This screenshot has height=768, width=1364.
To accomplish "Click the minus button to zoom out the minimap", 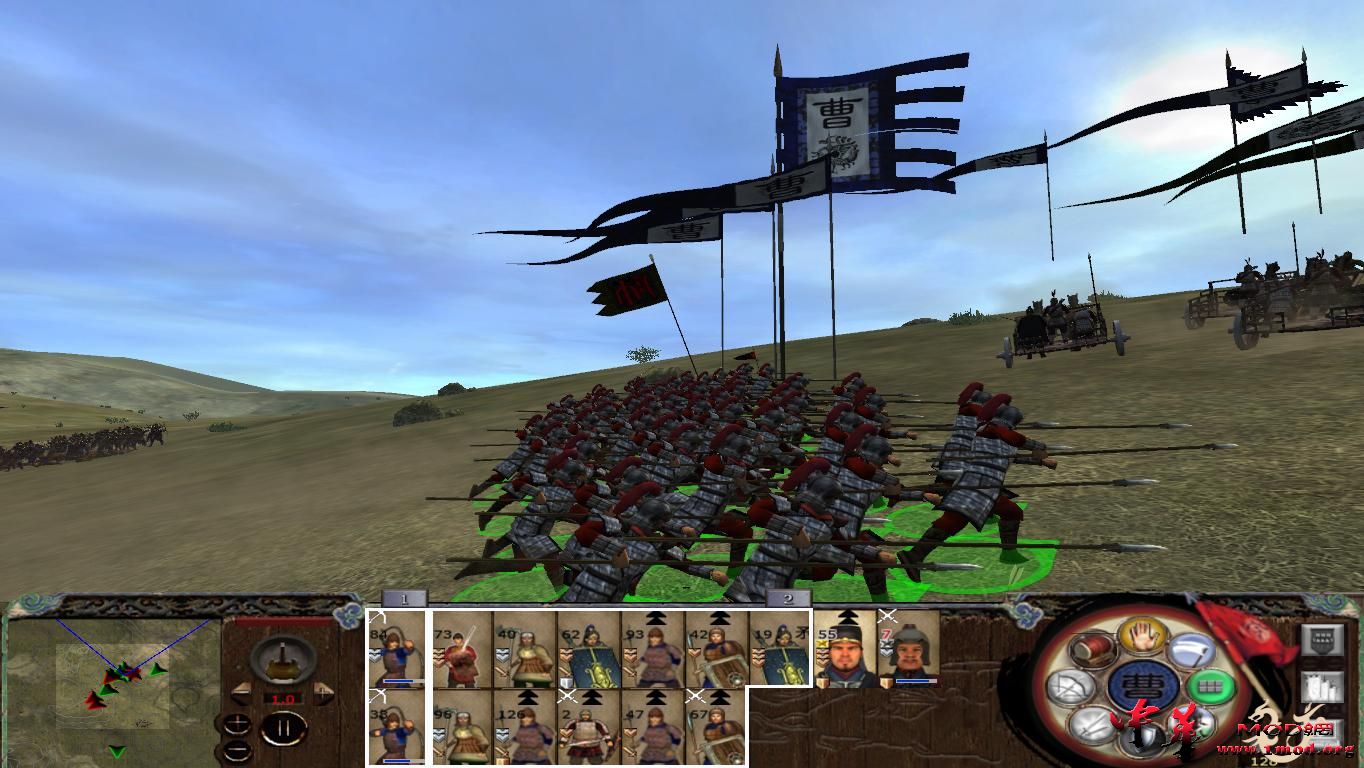I will [x=238, y=750].
